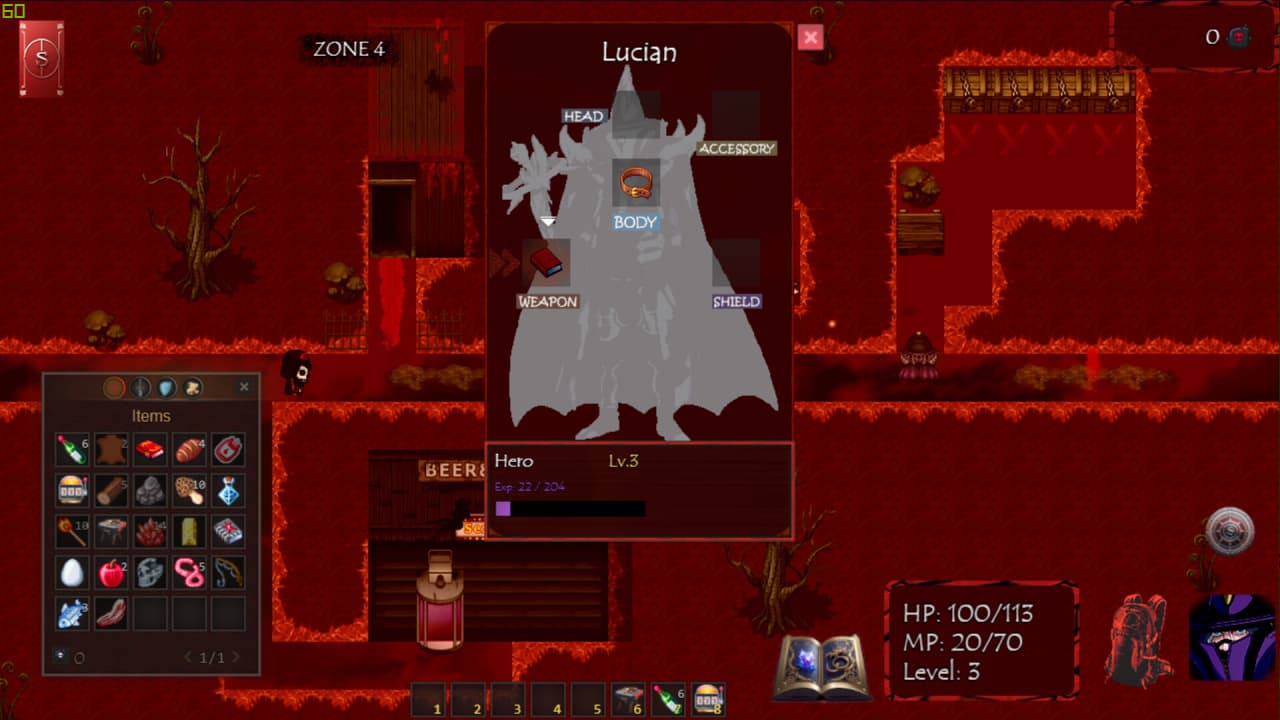Image resolution: width=1280 pixels, height=720 pixels.
Task: Choose the slot machine item in the inventory
Action: pyautogui.click(x=72, y=490)
